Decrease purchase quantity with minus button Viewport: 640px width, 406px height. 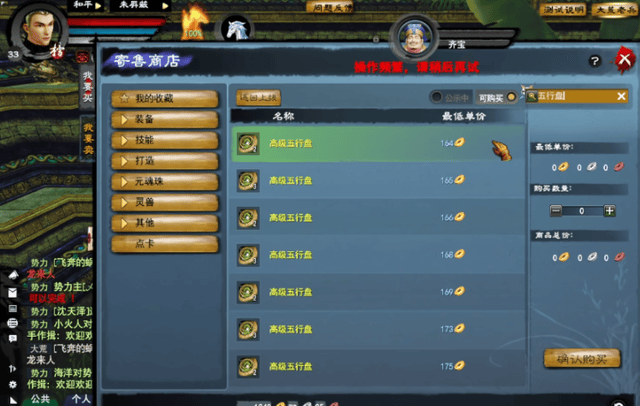click(x=556, y=211)
